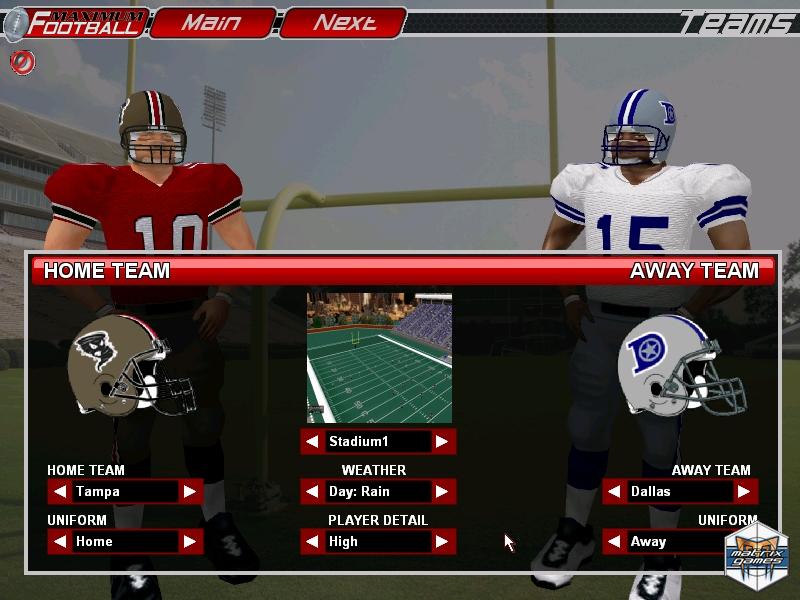Select next stadium with right arrow
The image size is (800, 600).
pyautogui.click(x=442, y=441)
